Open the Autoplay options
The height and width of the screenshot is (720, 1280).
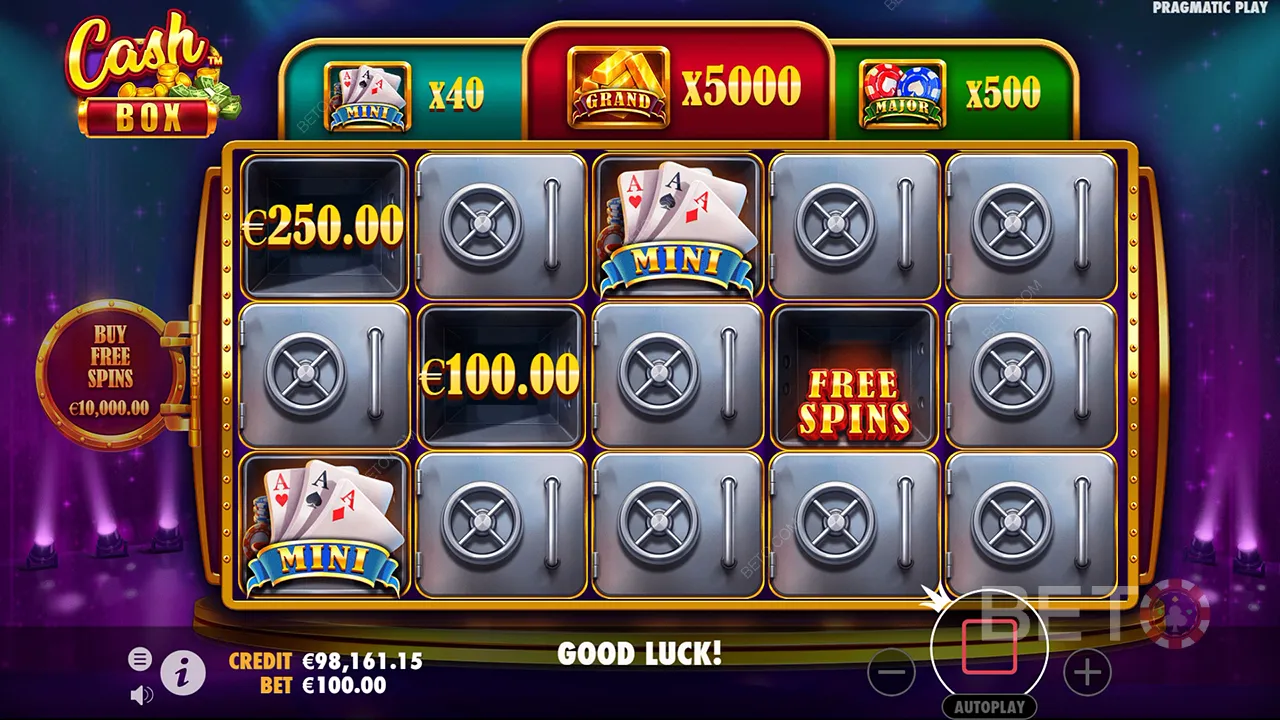[x=989, y=707]
